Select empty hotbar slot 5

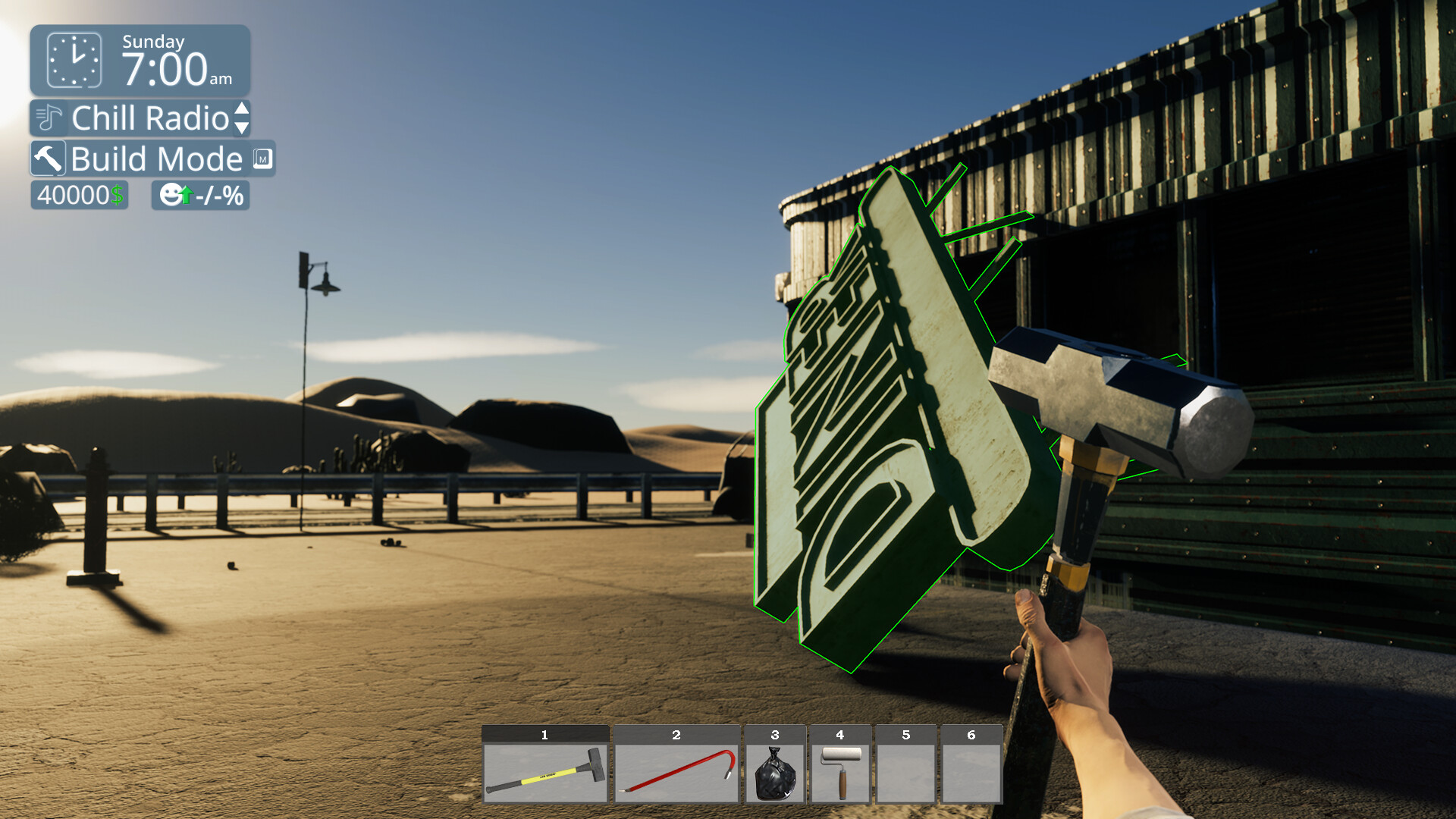click(905, 767)
